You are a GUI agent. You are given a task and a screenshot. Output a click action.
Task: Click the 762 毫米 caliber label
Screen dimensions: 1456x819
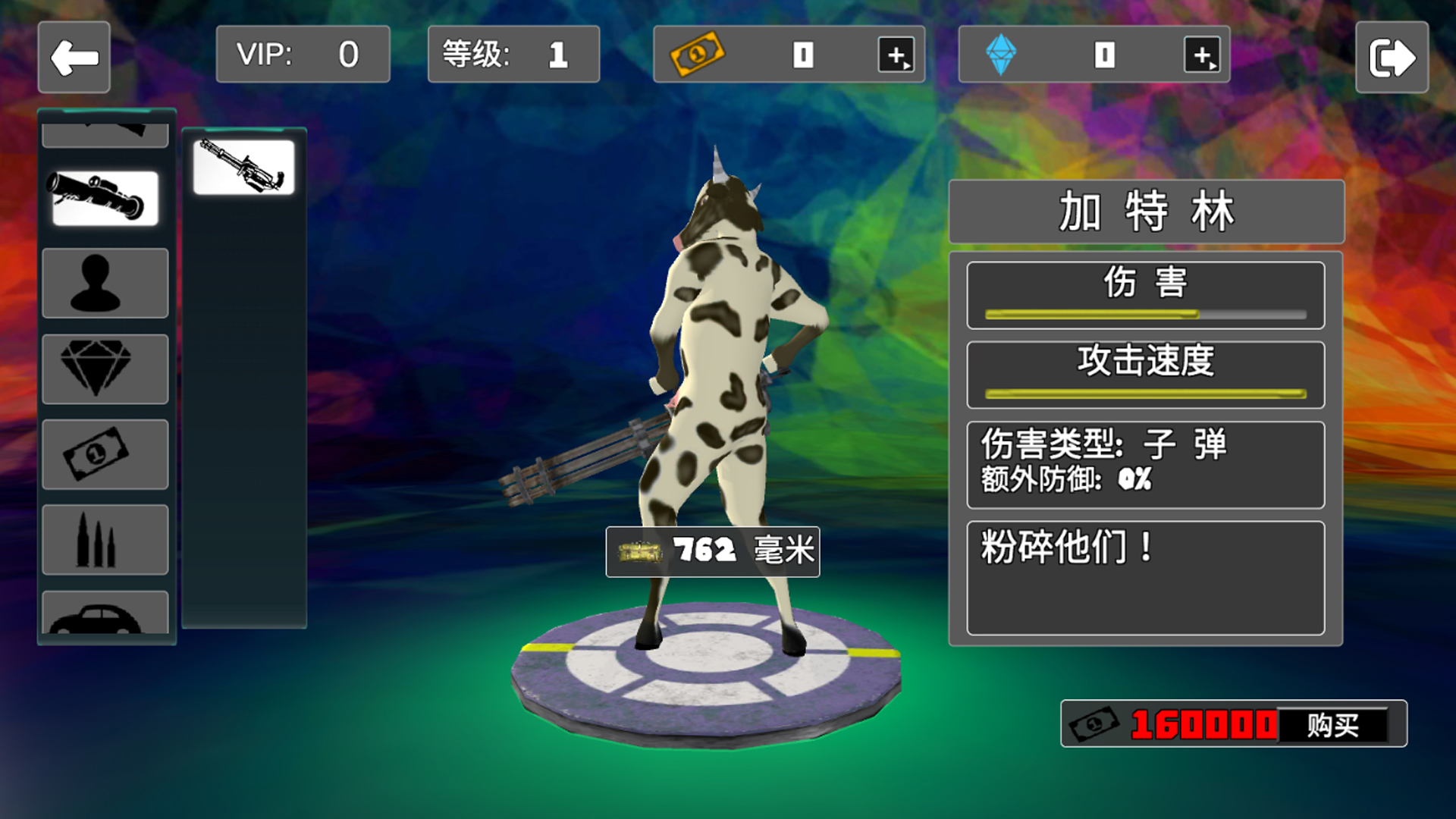(711, 552)
